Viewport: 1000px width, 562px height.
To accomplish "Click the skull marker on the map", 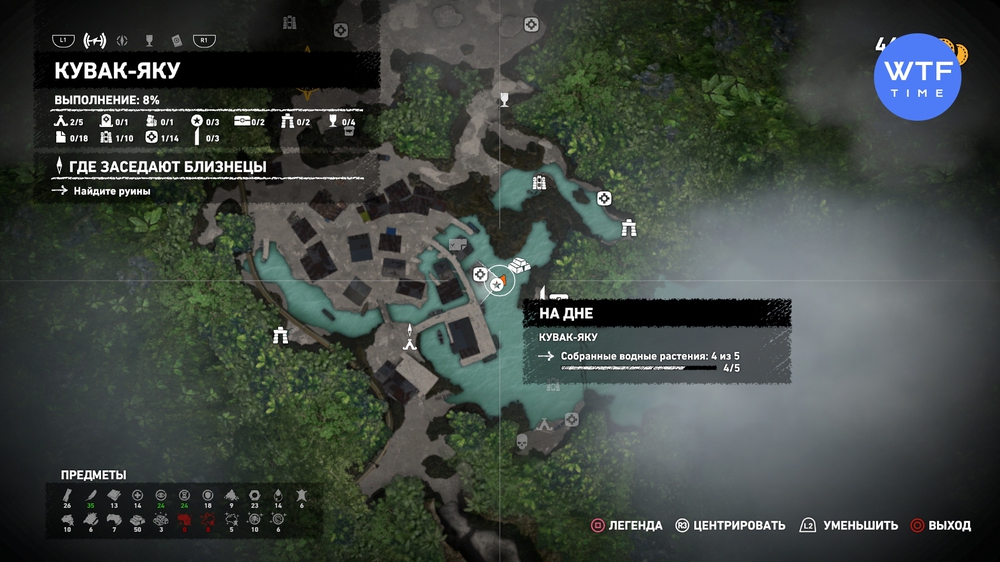I will tap(520, 441).
